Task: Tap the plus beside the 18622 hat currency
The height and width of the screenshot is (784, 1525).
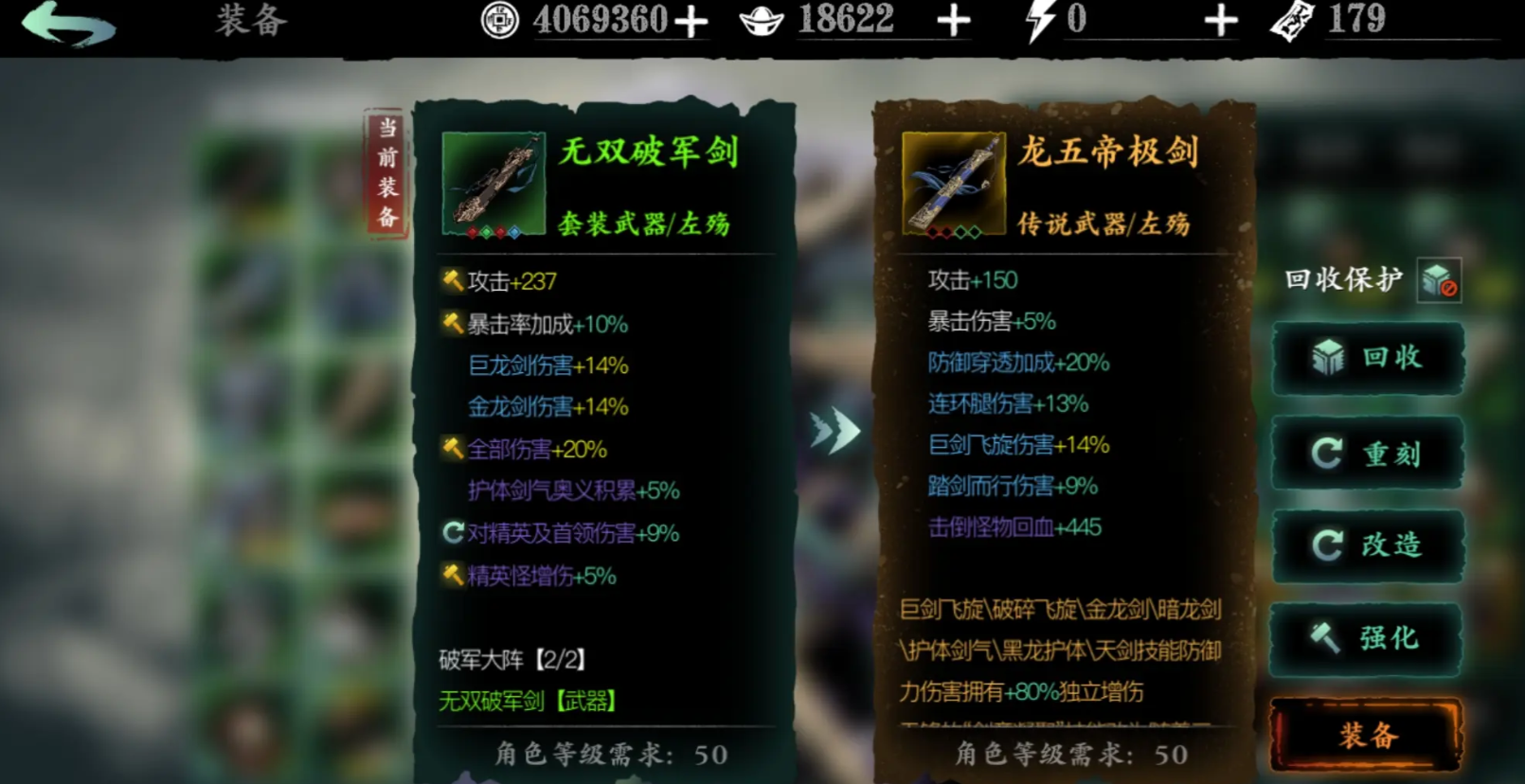Action: [x=952, y=19]
